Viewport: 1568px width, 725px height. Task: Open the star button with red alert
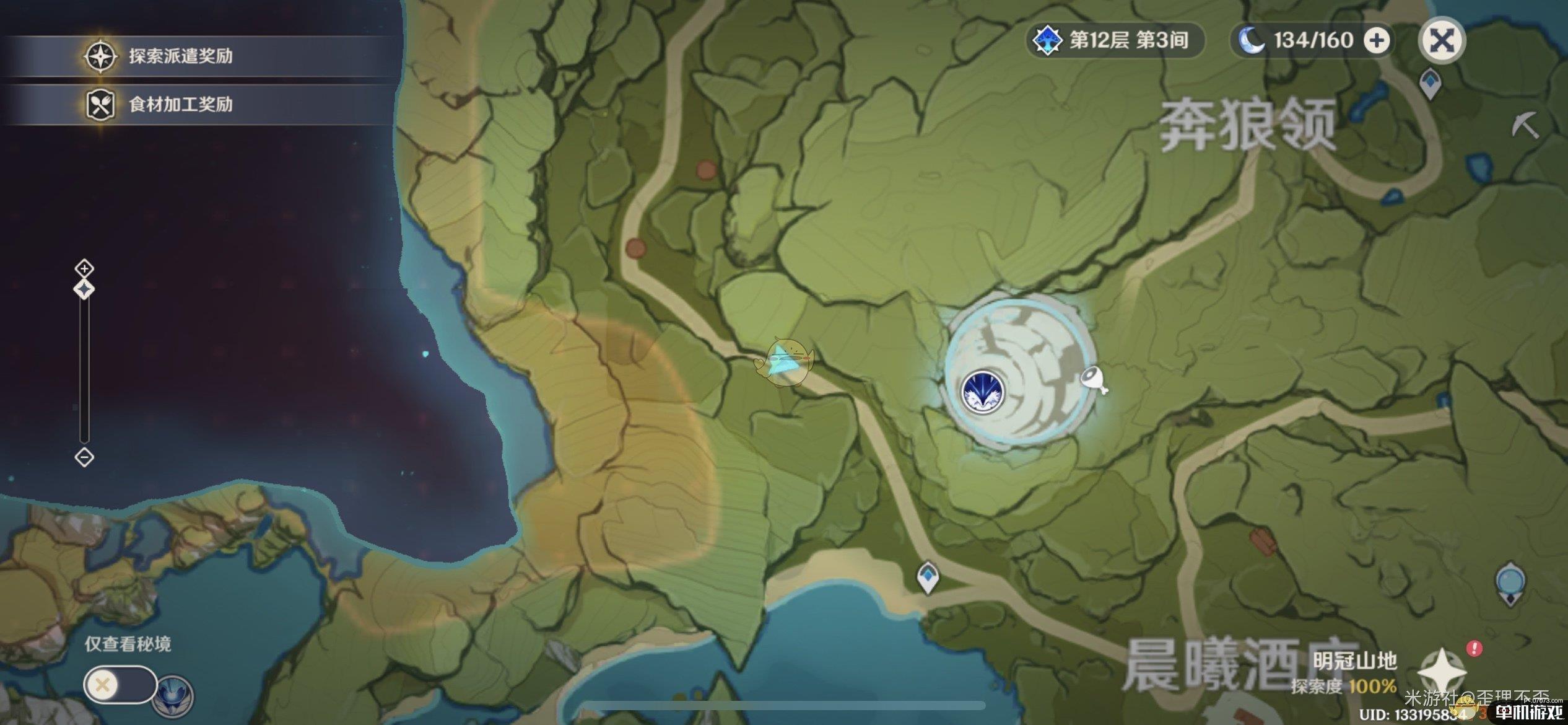tap(1443, 670)
